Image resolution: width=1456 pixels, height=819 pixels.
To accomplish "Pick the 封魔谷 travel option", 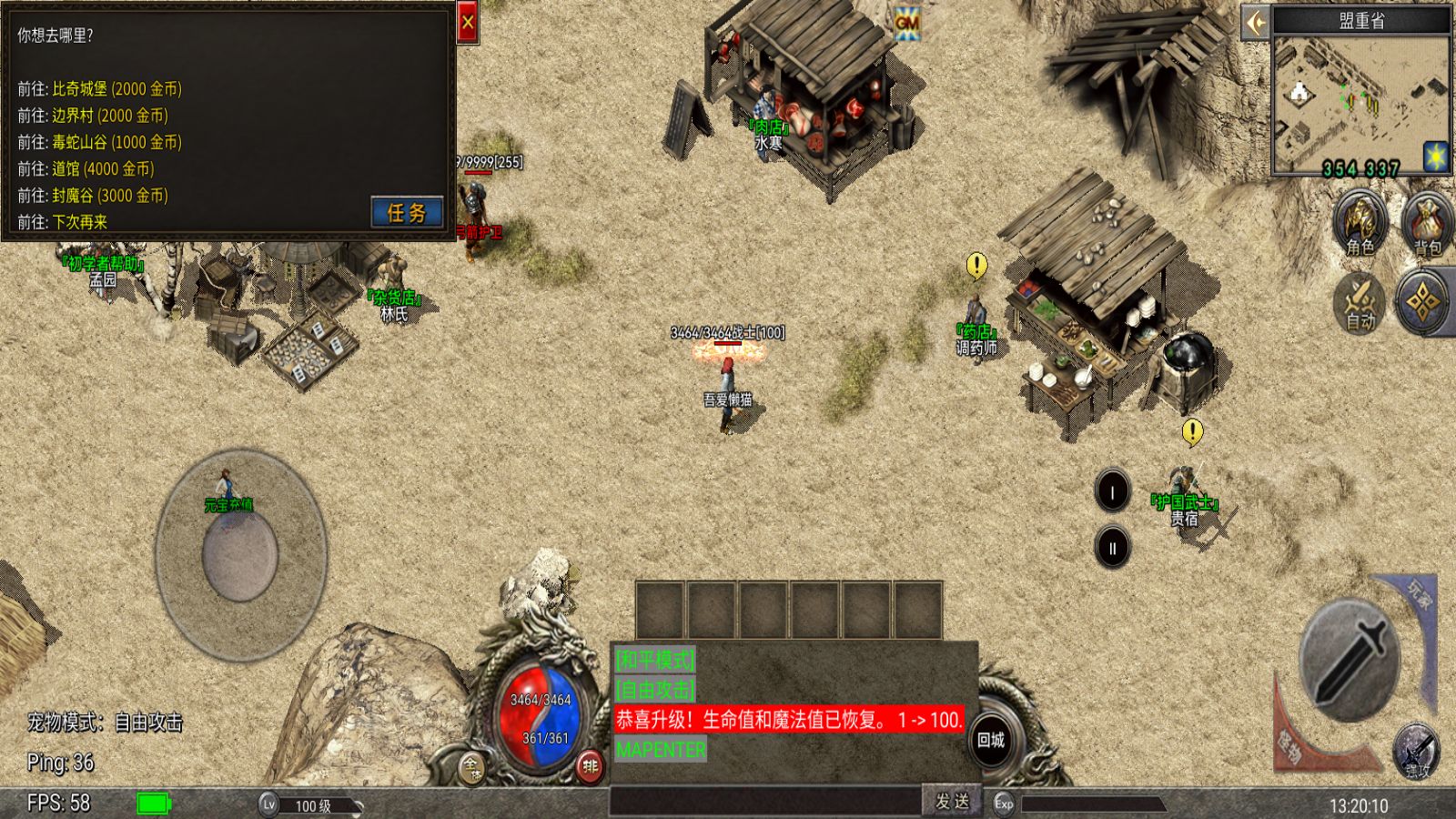I will pos(109,195).
